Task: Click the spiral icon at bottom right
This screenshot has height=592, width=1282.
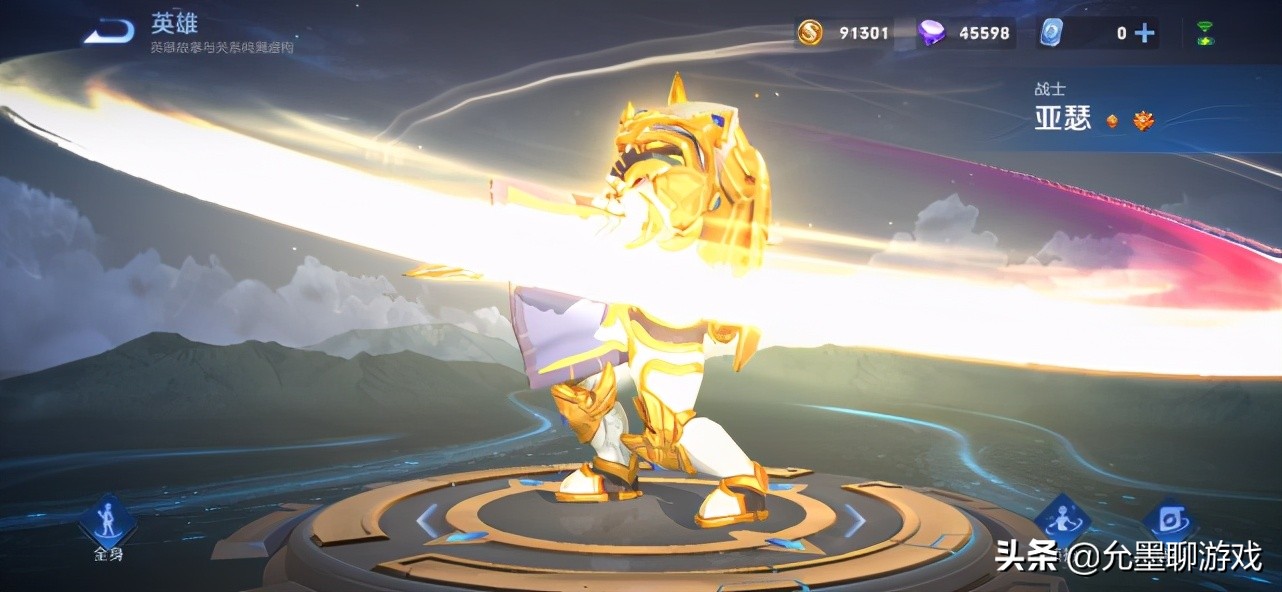Action: click(x=1168, y=518)
